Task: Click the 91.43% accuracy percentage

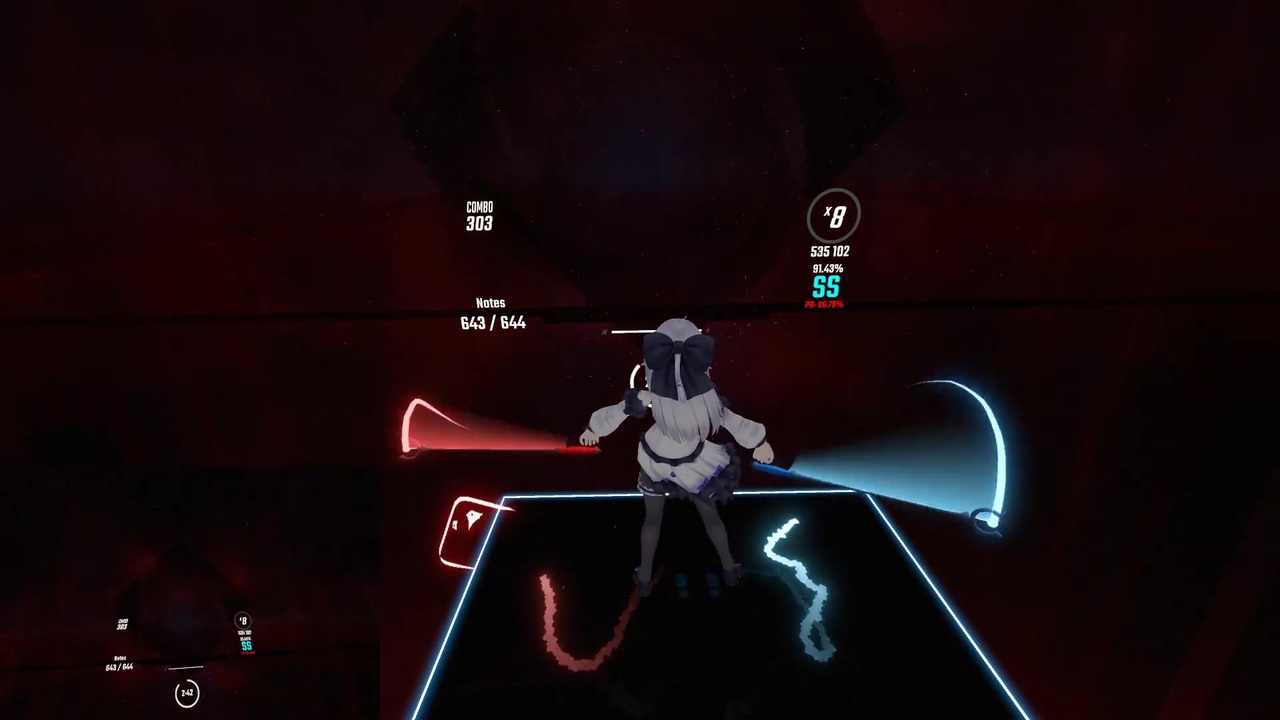Action: click(826, 268)
